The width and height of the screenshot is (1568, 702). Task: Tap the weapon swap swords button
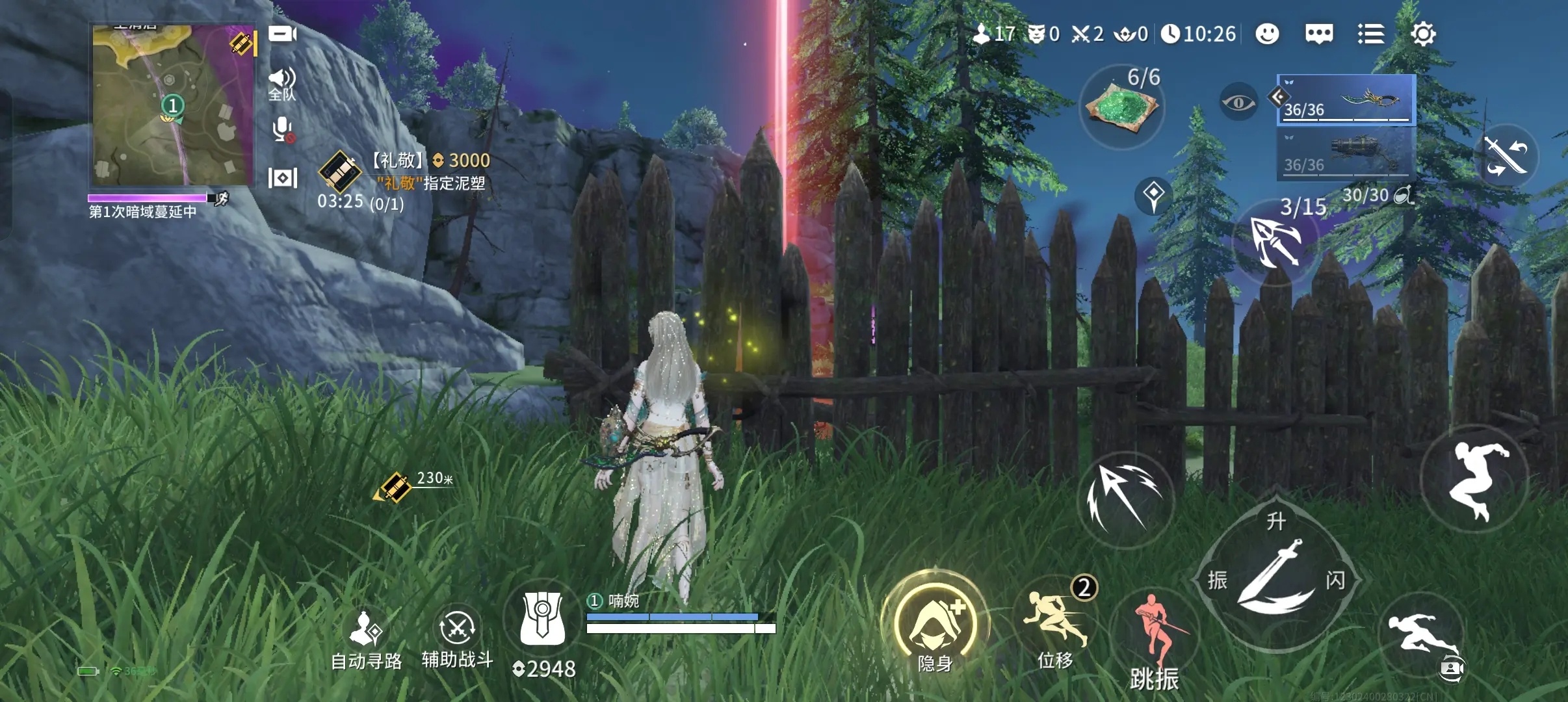point(1506,156)
